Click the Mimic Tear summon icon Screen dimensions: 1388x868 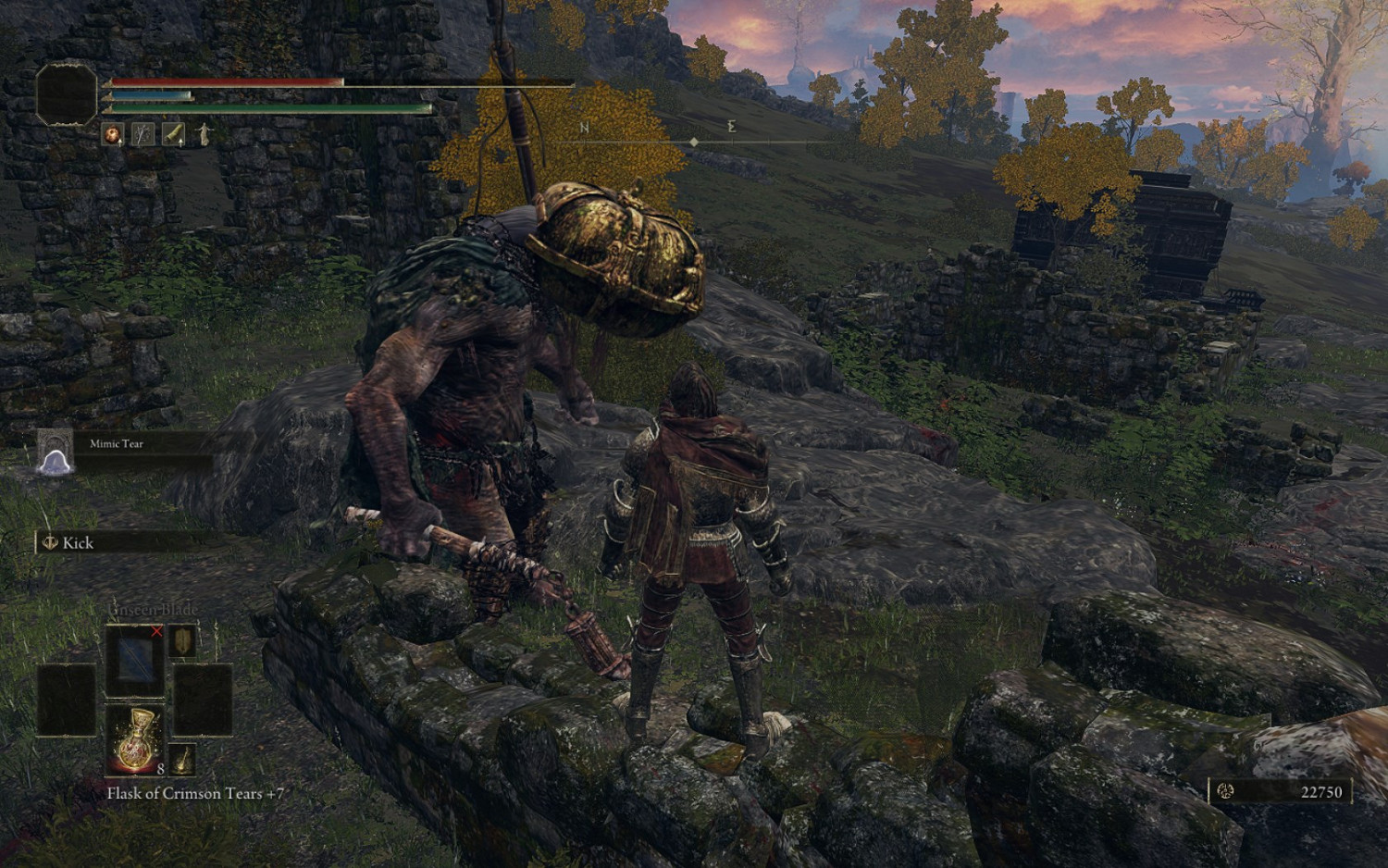click(55, 453)
